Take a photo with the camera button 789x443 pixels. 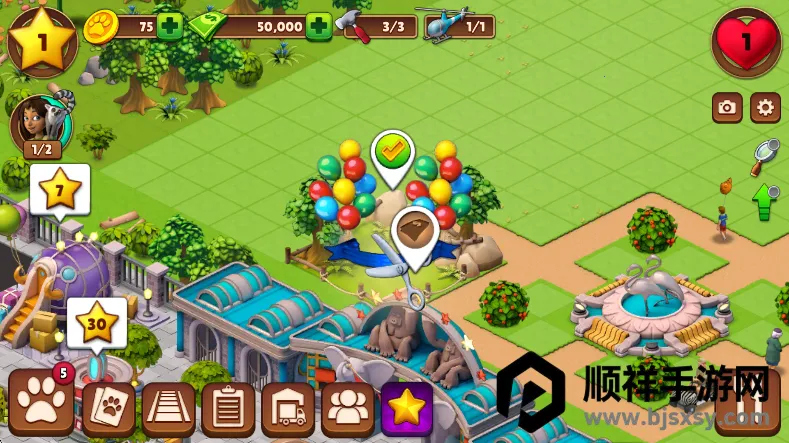pyautogui.click(x=727, y=108)
